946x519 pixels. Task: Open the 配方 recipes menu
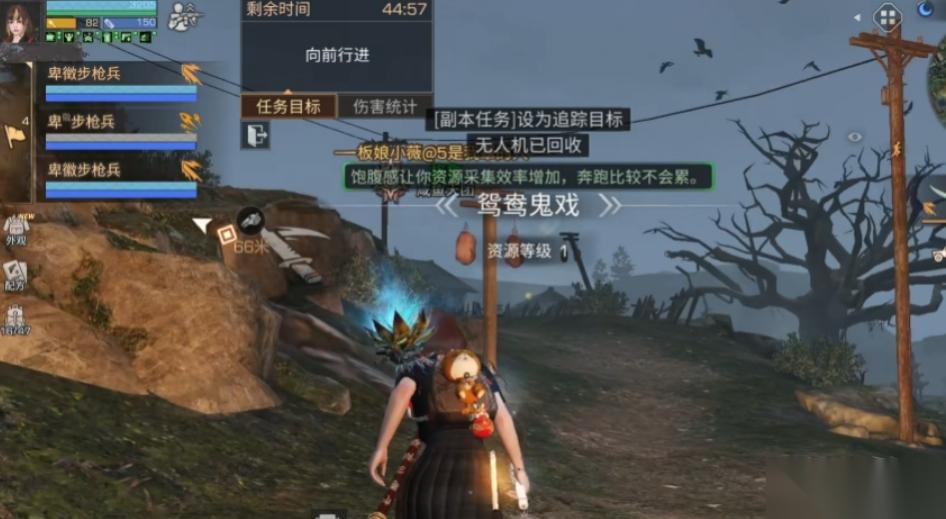[15, 275]
